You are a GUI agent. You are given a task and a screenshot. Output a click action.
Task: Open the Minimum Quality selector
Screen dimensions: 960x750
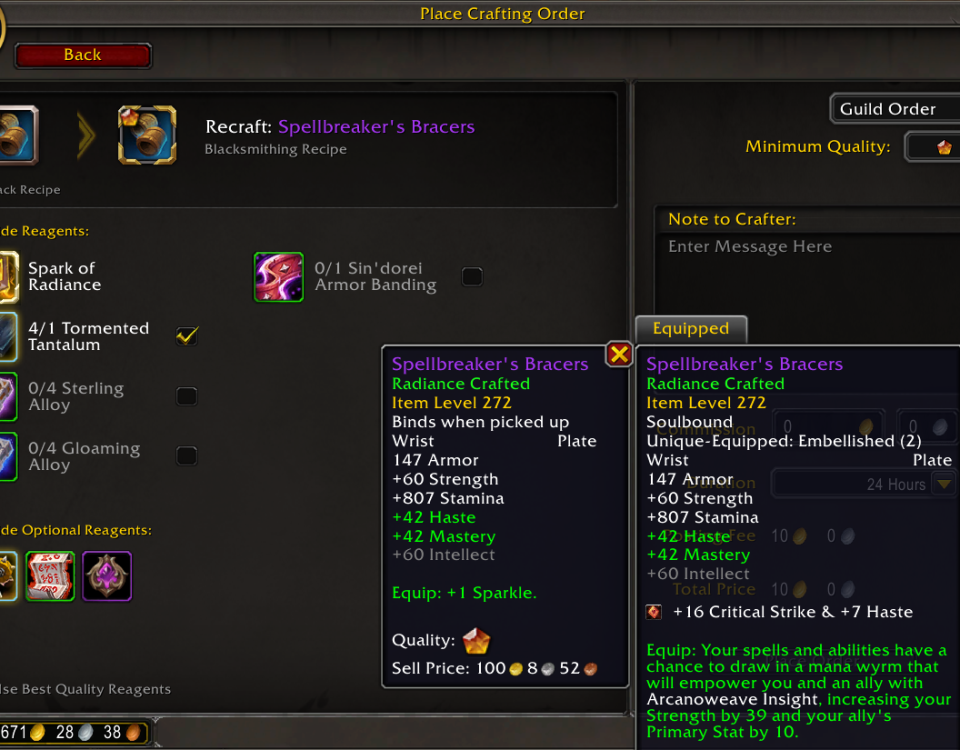point(935,147)
